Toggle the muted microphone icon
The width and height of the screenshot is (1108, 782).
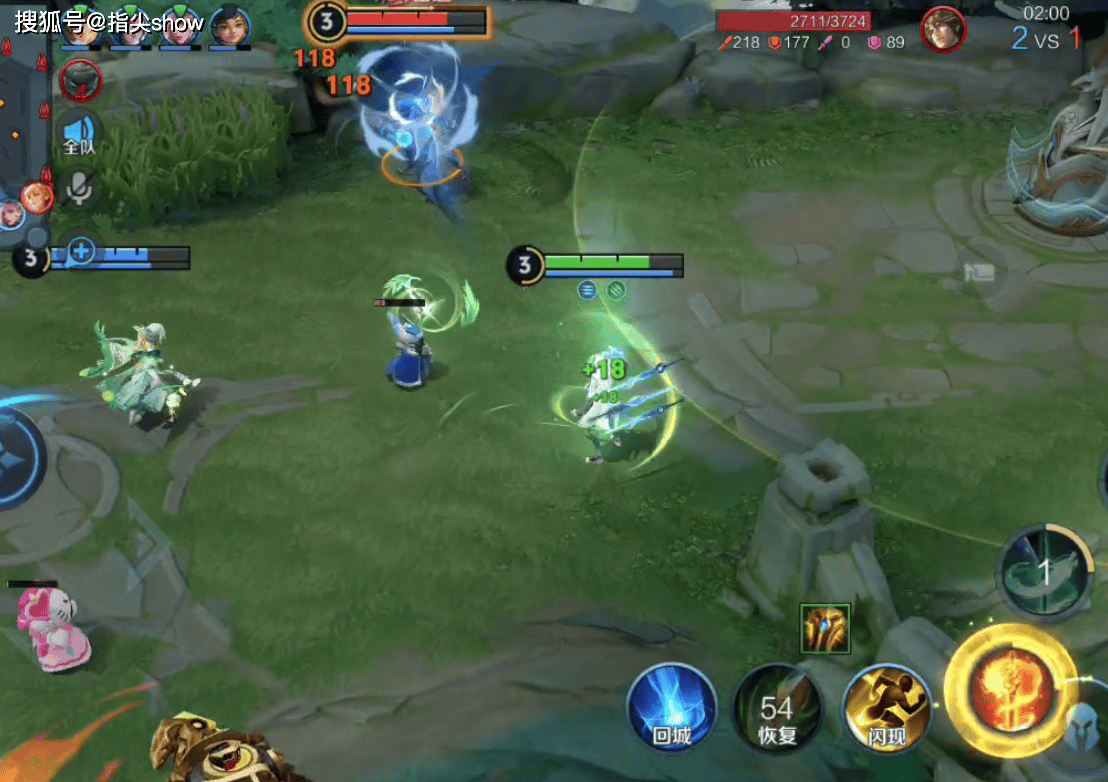(x=78, y=187)
